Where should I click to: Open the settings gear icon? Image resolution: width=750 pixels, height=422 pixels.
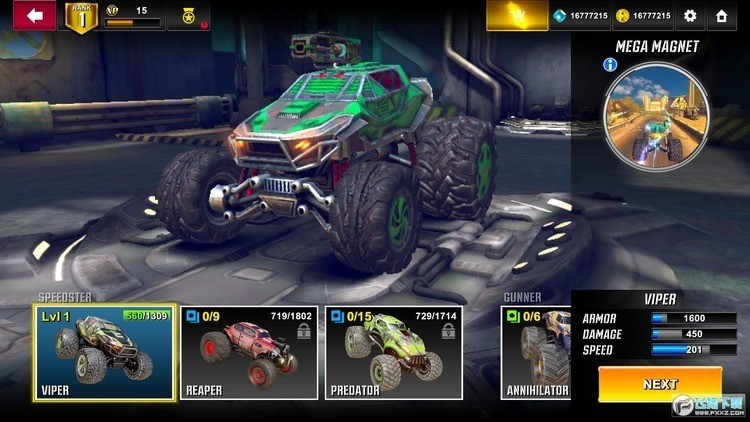(x=689, y=16)
